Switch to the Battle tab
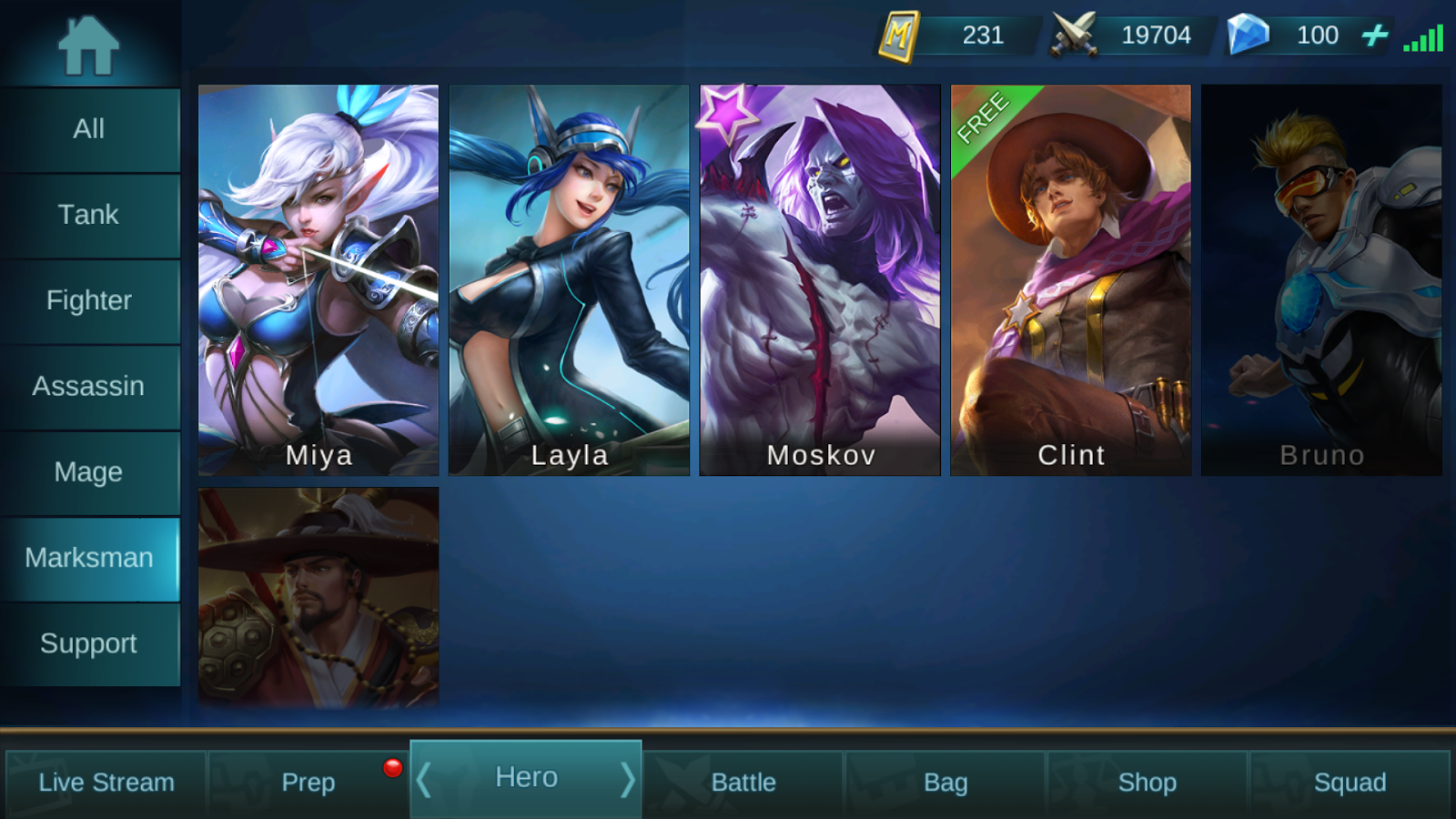The width and height of the screenshot is (1456, 819). (x=743, y=781)
